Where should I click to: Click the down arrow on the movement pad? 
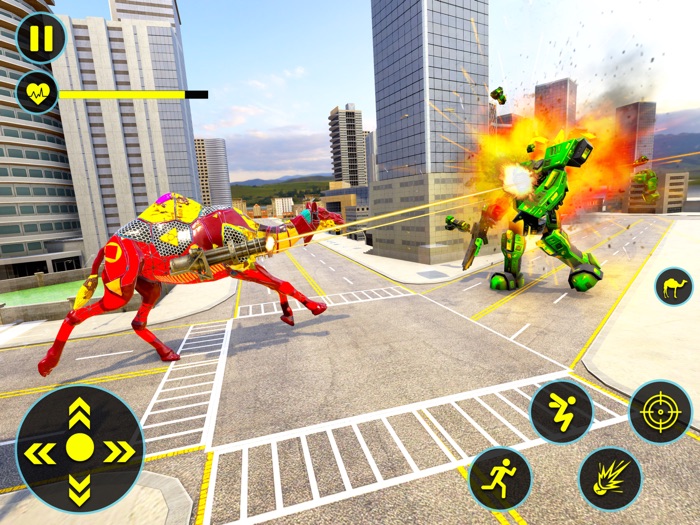(79, 490)
